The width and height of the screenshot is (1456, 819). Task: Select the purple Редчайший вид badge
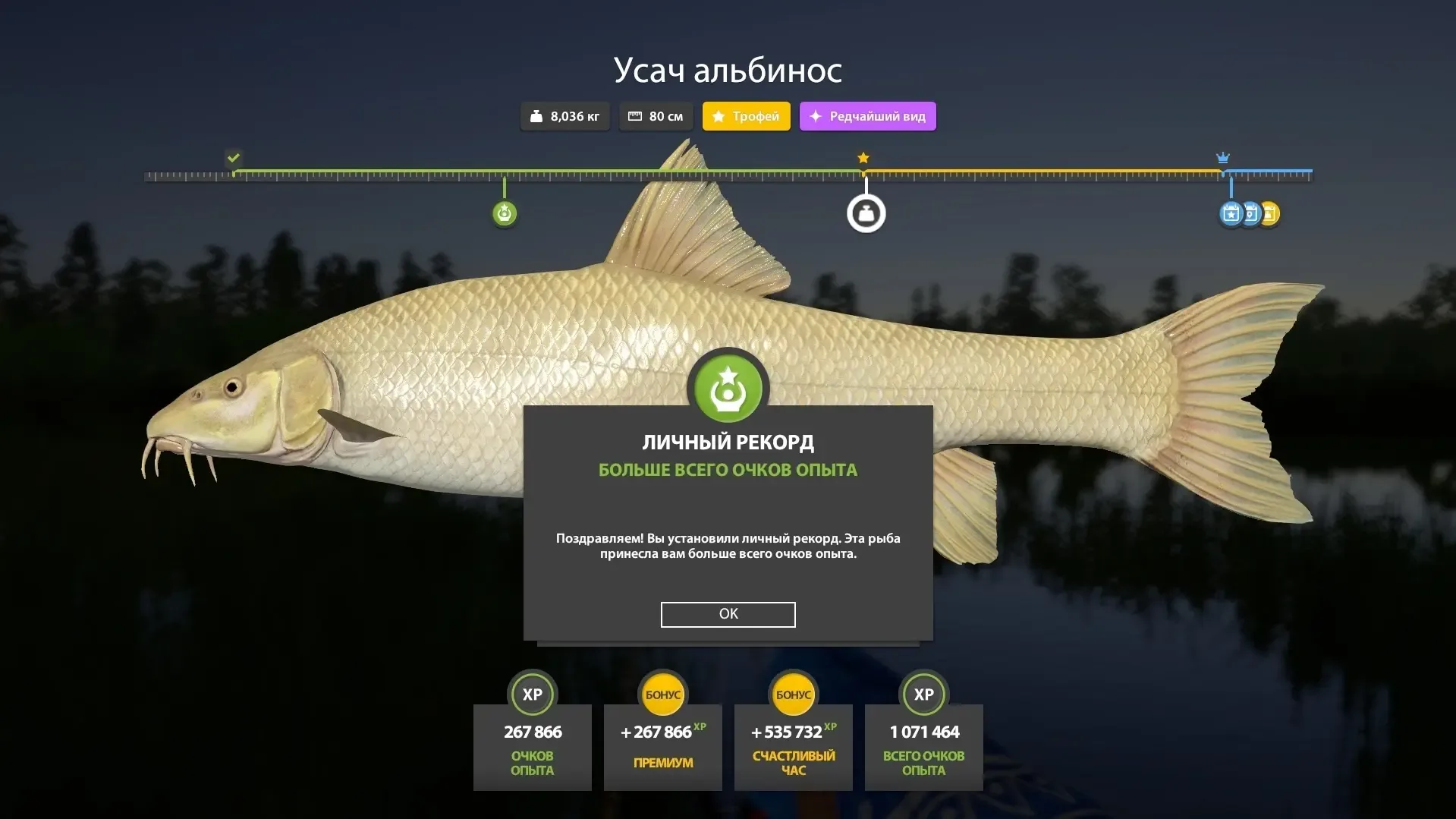[867, 116]
